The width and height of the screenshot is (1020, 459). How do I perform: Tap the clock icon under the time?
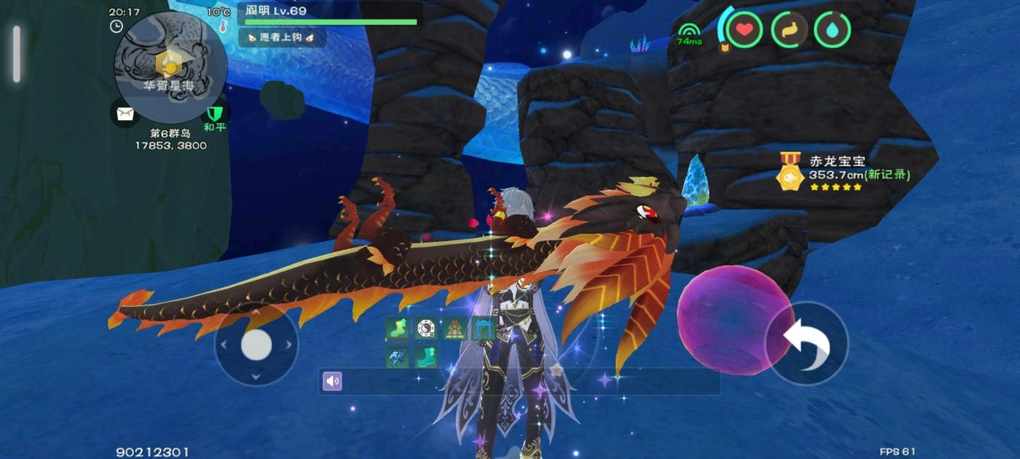(117, 26)
